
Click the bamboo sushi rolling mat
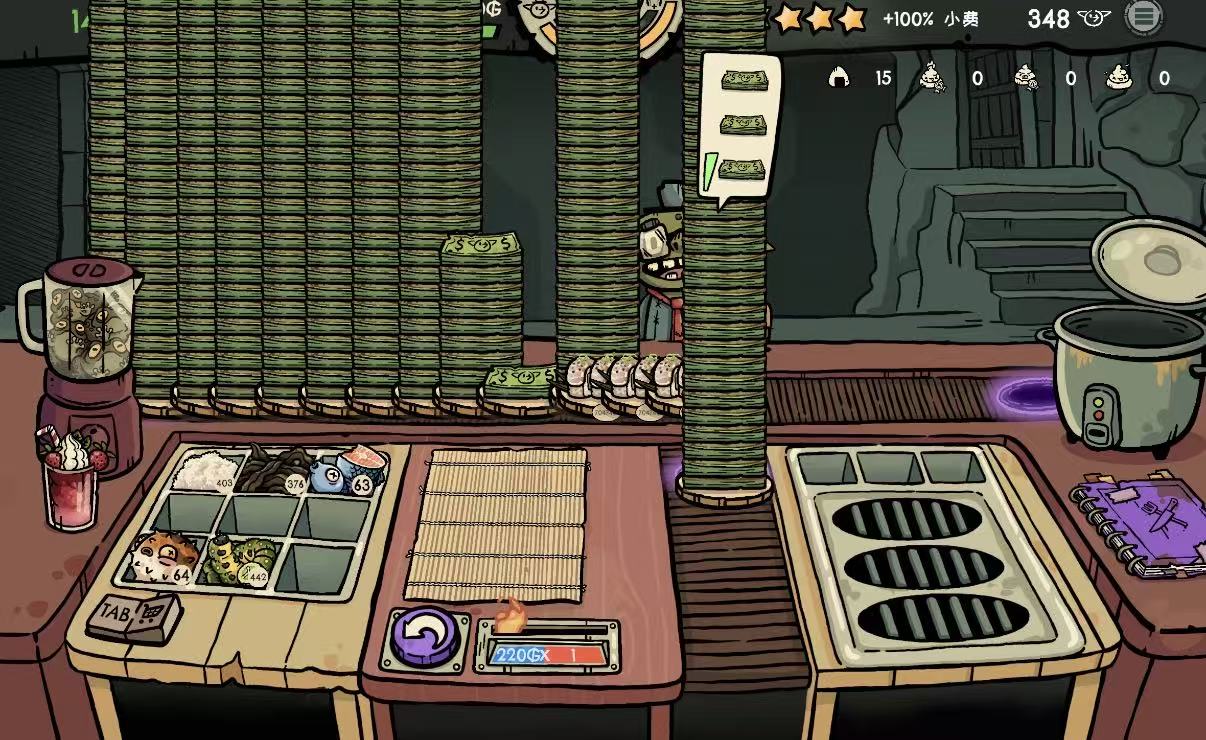coord(497,524)
